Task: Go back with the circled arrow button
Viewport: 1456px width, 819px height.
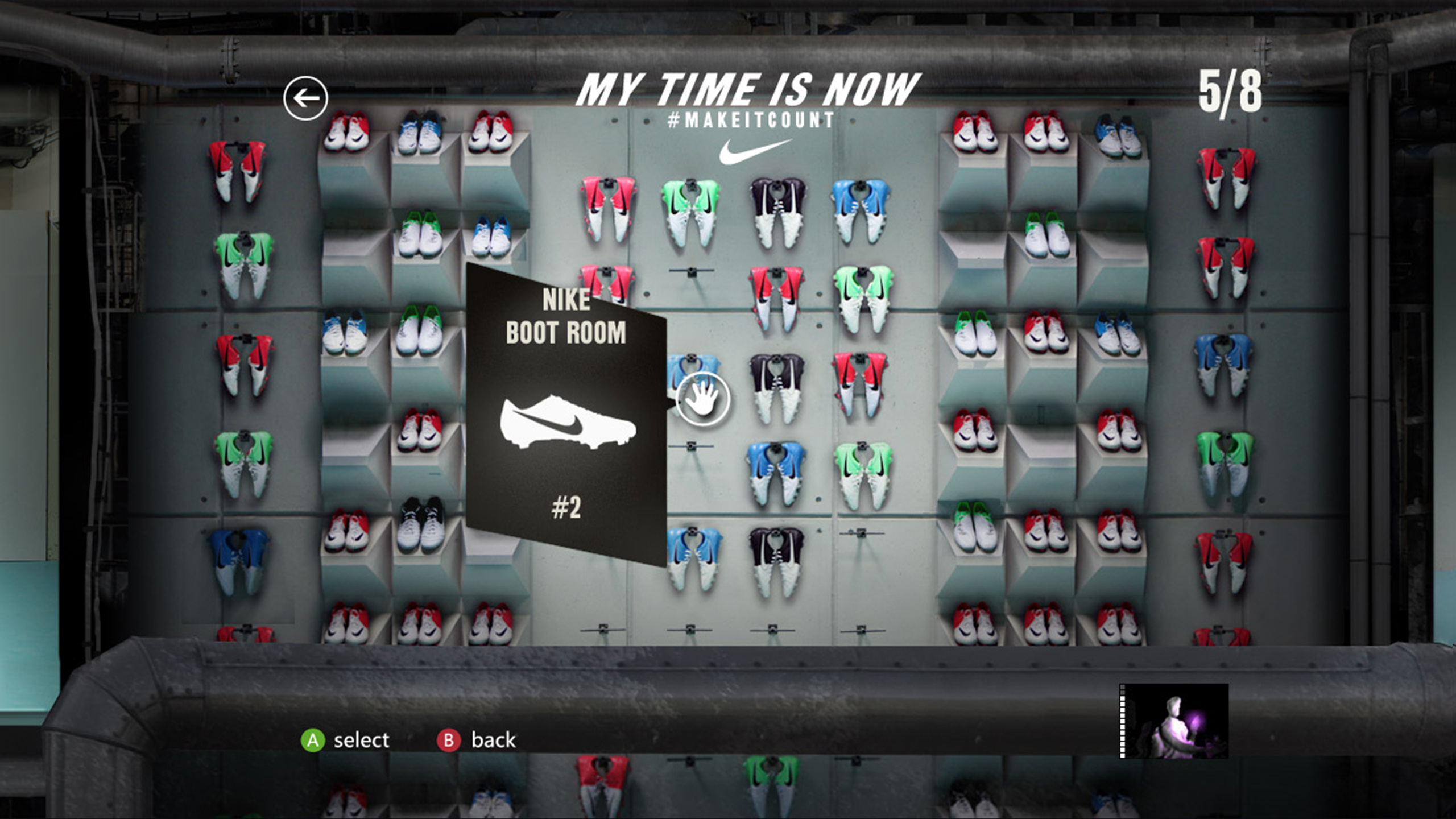Action: (x=305, y=98)
